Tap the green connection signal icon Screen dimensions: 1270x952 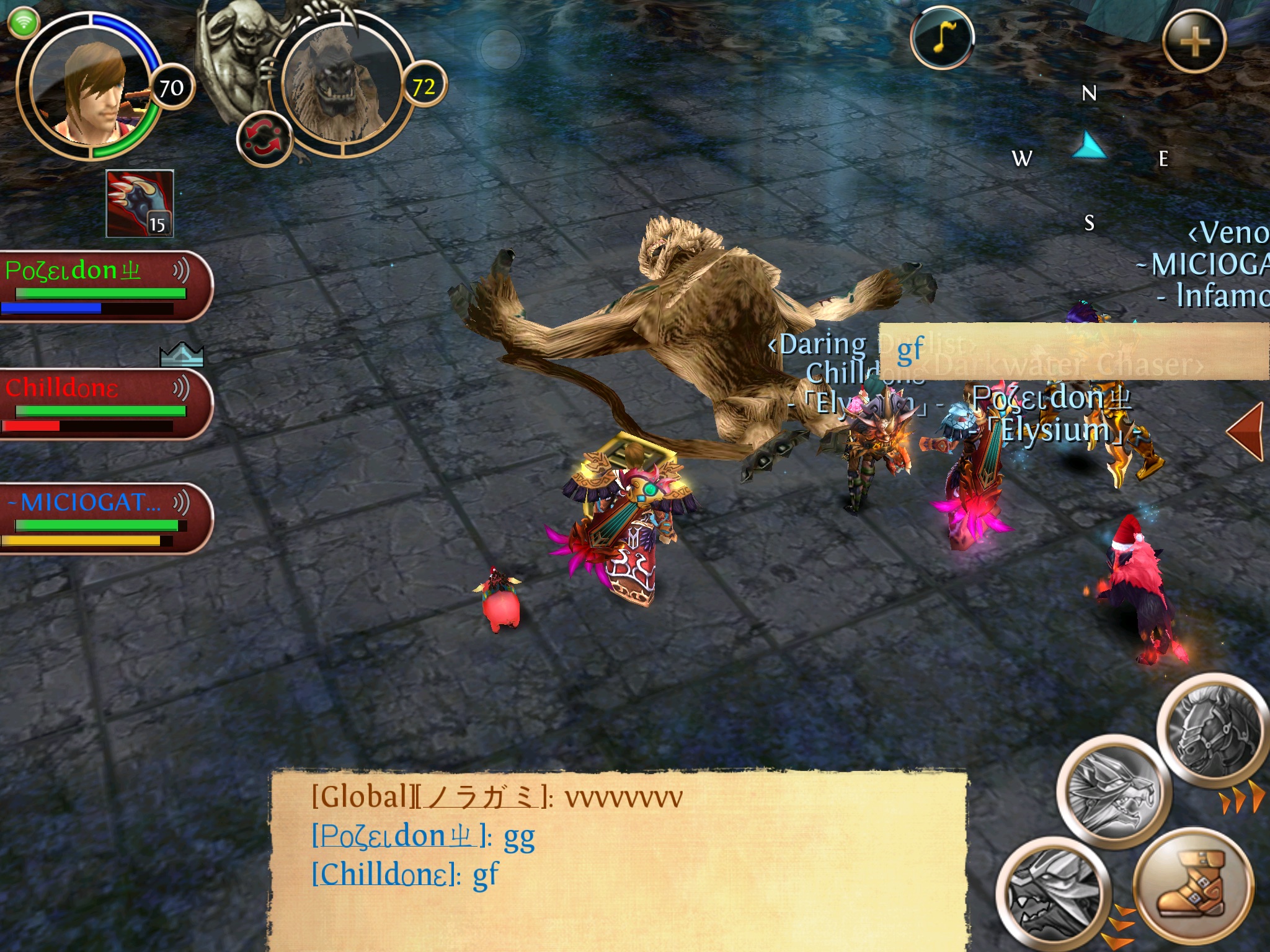click(x=24, y=24)
